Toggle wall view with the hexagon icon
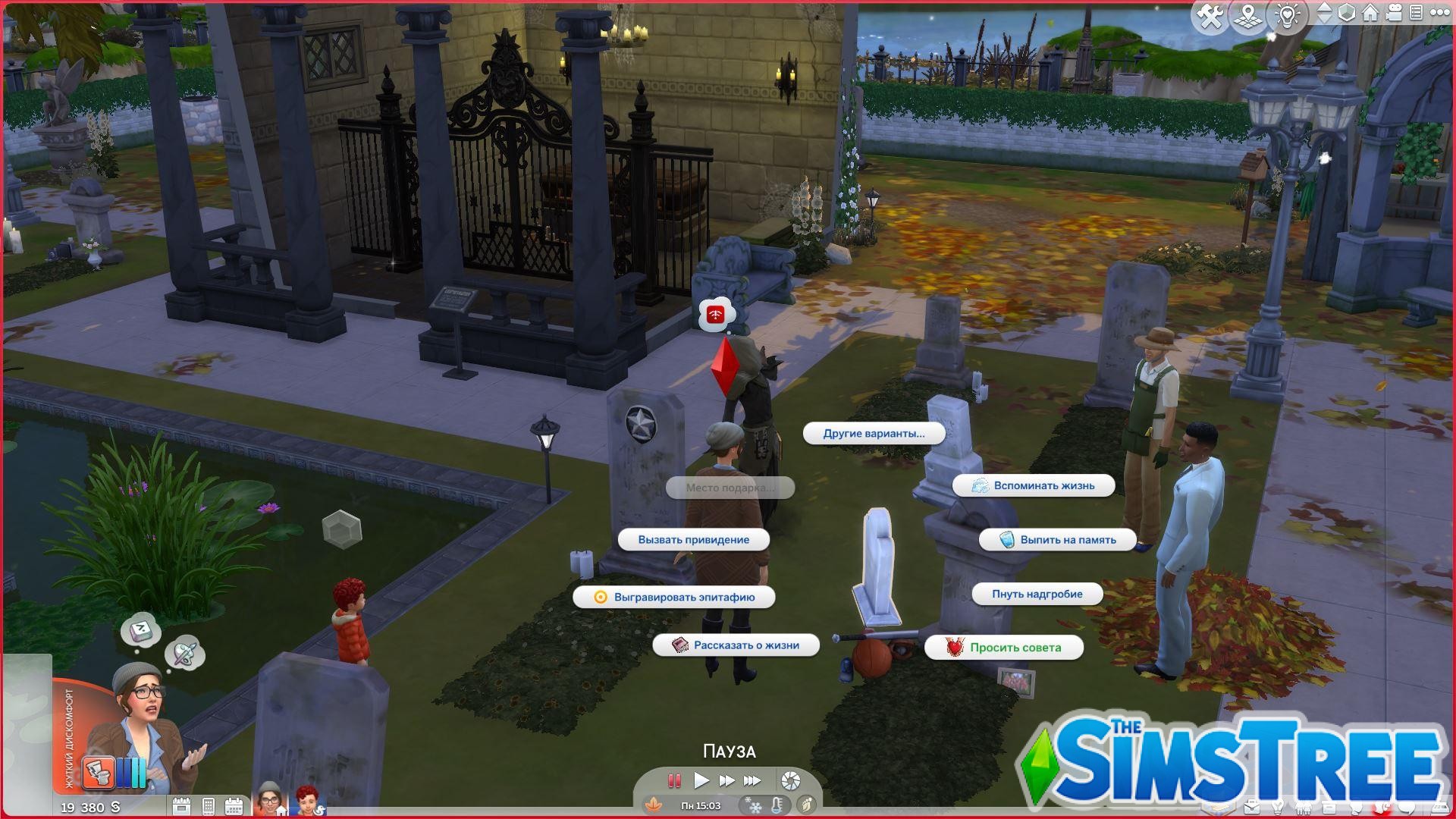Image resolution: width=1456 pixels, height=819 pixels. (1347, 13)
